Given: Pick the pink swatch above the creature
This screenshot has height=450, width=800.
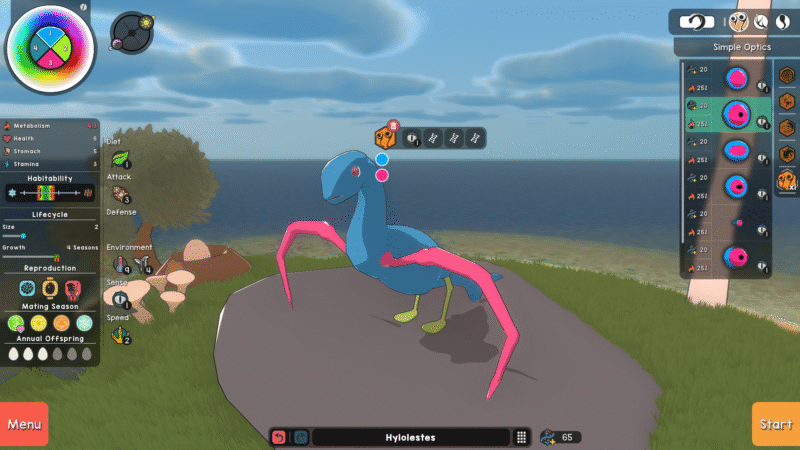Looking at the screenshot, I should point(382,175).
